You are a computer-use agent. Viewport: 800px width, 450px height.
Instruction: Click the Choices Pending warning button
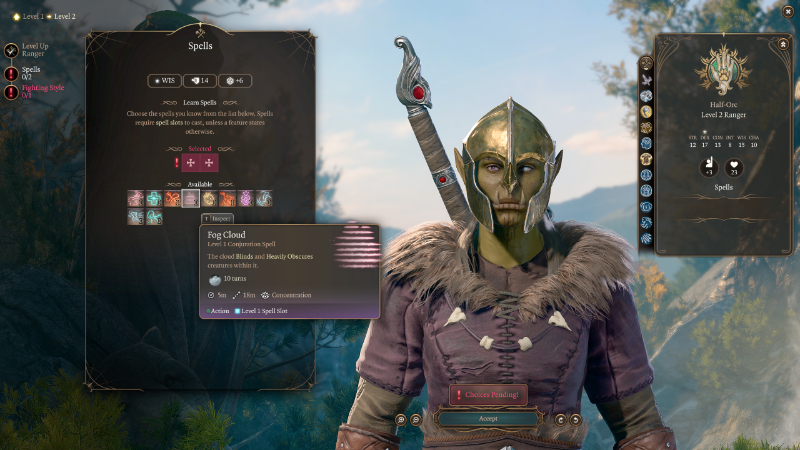pyautogui.click(x=488, y=395)
